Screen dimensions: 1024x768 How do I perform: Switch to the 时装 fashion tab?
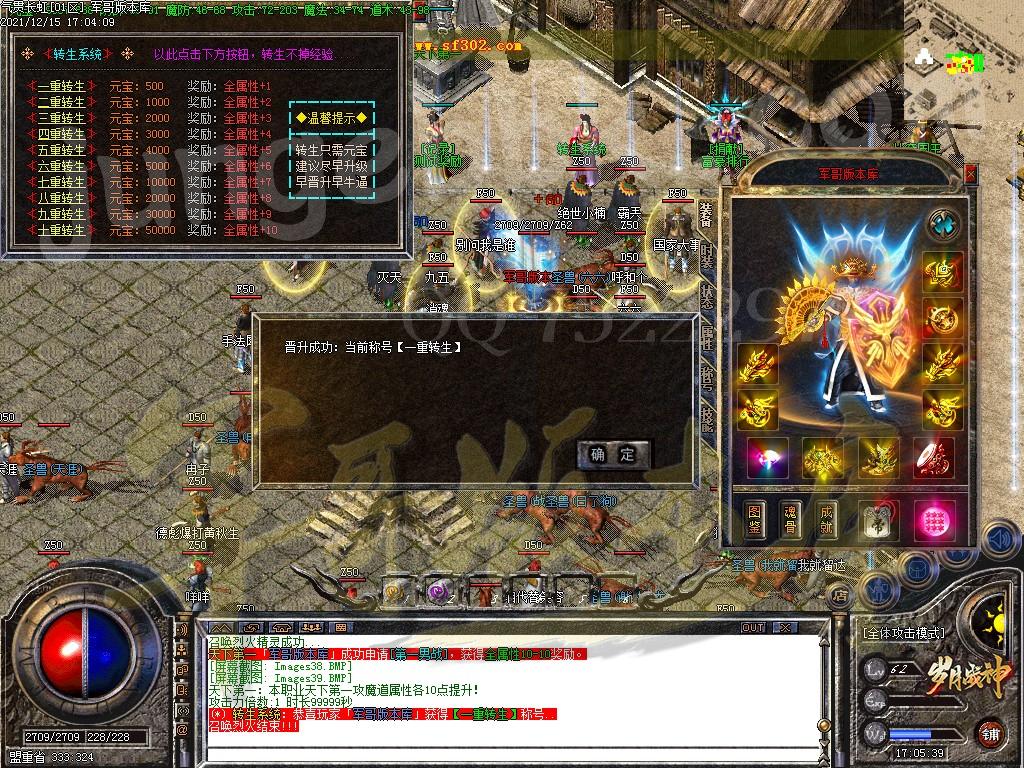click(707, 257)
